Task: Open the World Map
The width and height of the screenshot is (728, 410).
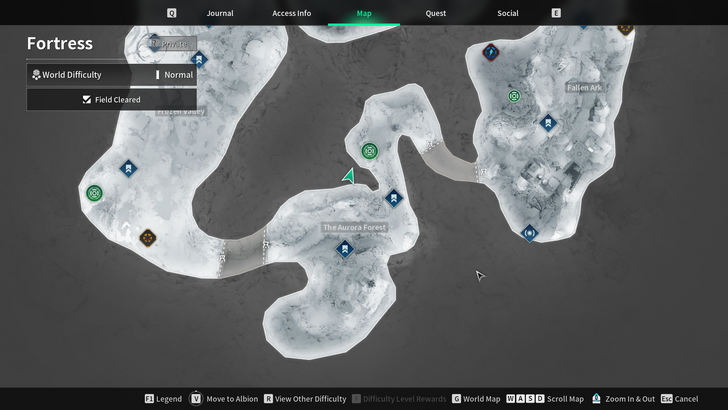Action: click(475, 399)
